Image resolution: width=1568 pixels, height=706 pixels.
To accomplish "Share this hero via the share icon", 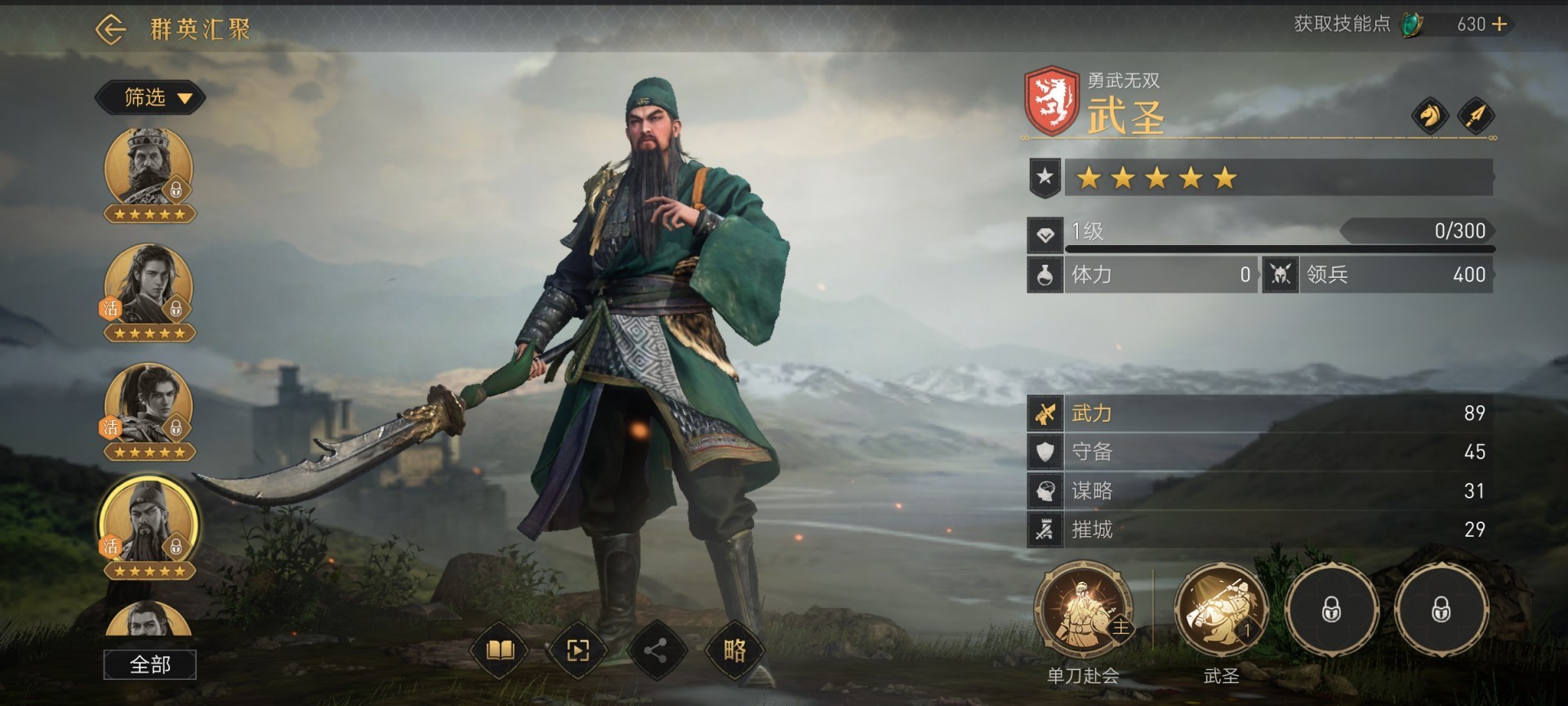I will pos(655,650).
